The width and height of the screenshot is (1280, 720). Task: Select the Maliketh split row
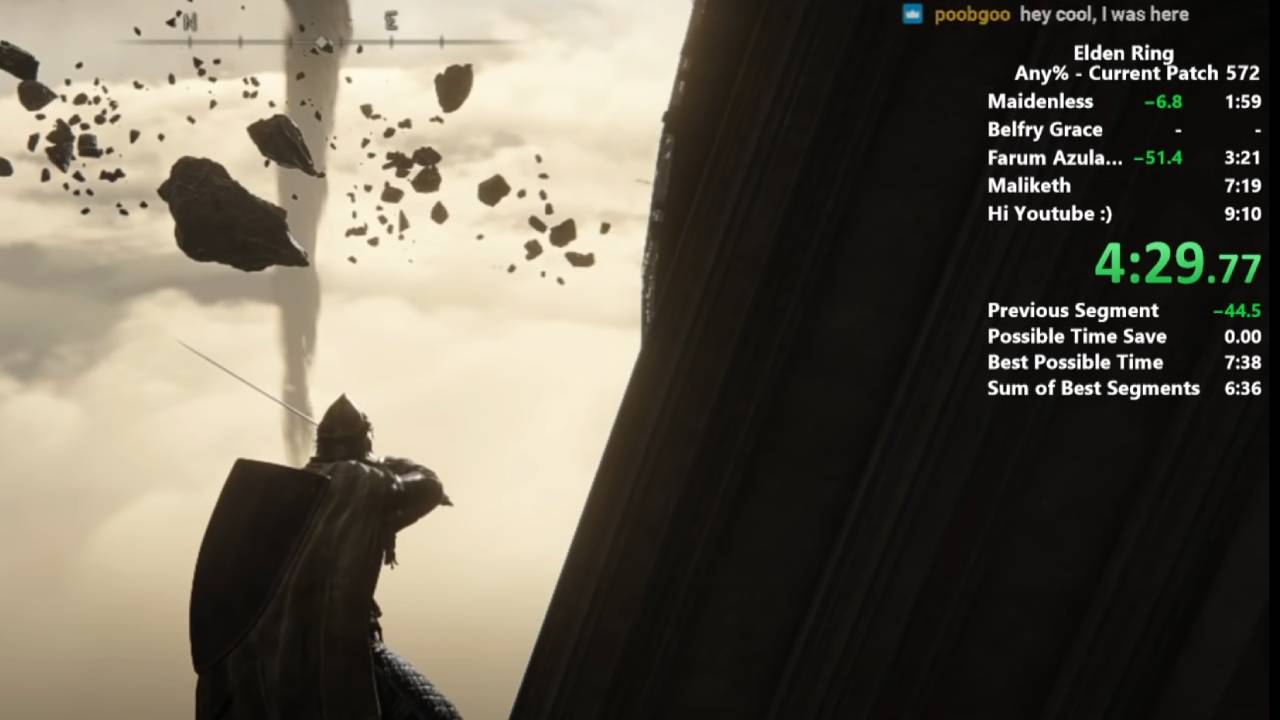point(1123,186)
